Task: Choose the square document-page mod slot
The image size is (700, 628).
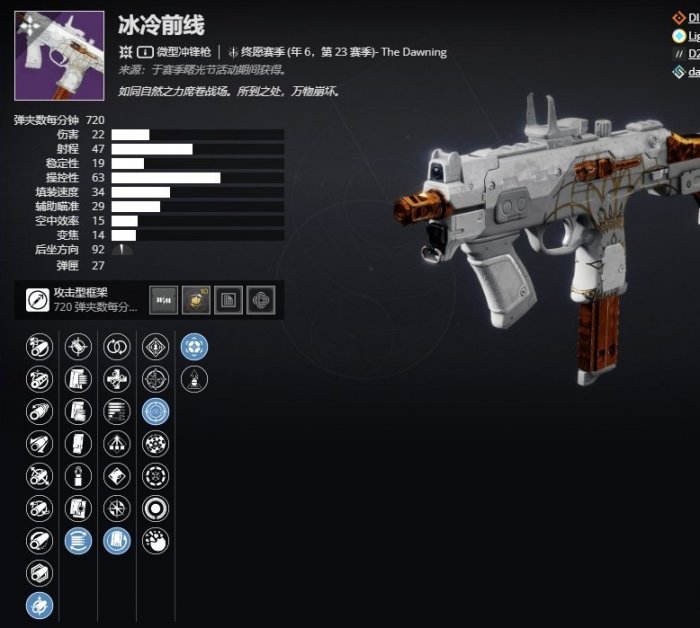Action: tap(228, 299)
